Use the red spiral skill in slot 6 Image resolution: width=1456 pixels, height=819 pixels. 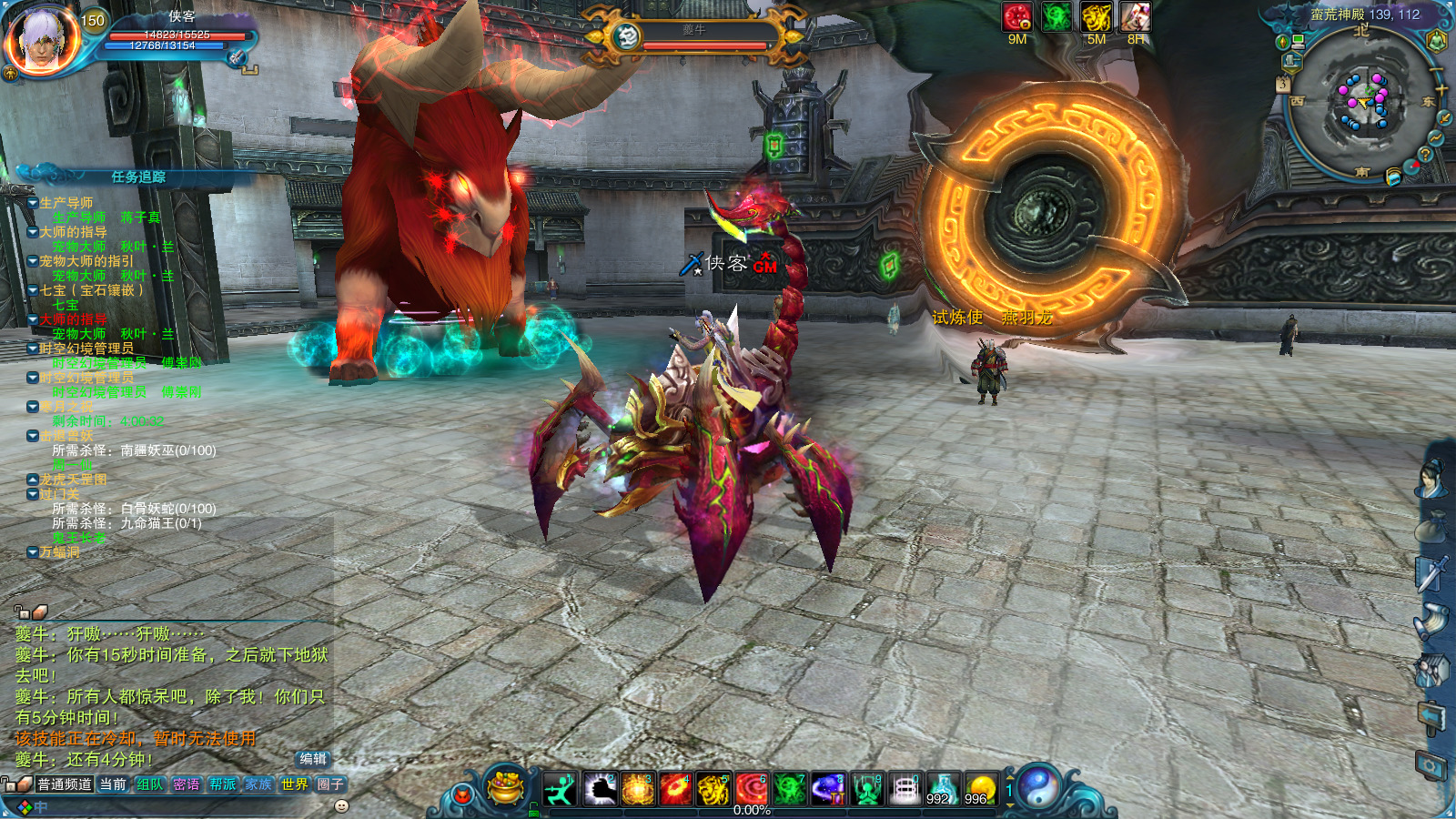coord(752,789)
